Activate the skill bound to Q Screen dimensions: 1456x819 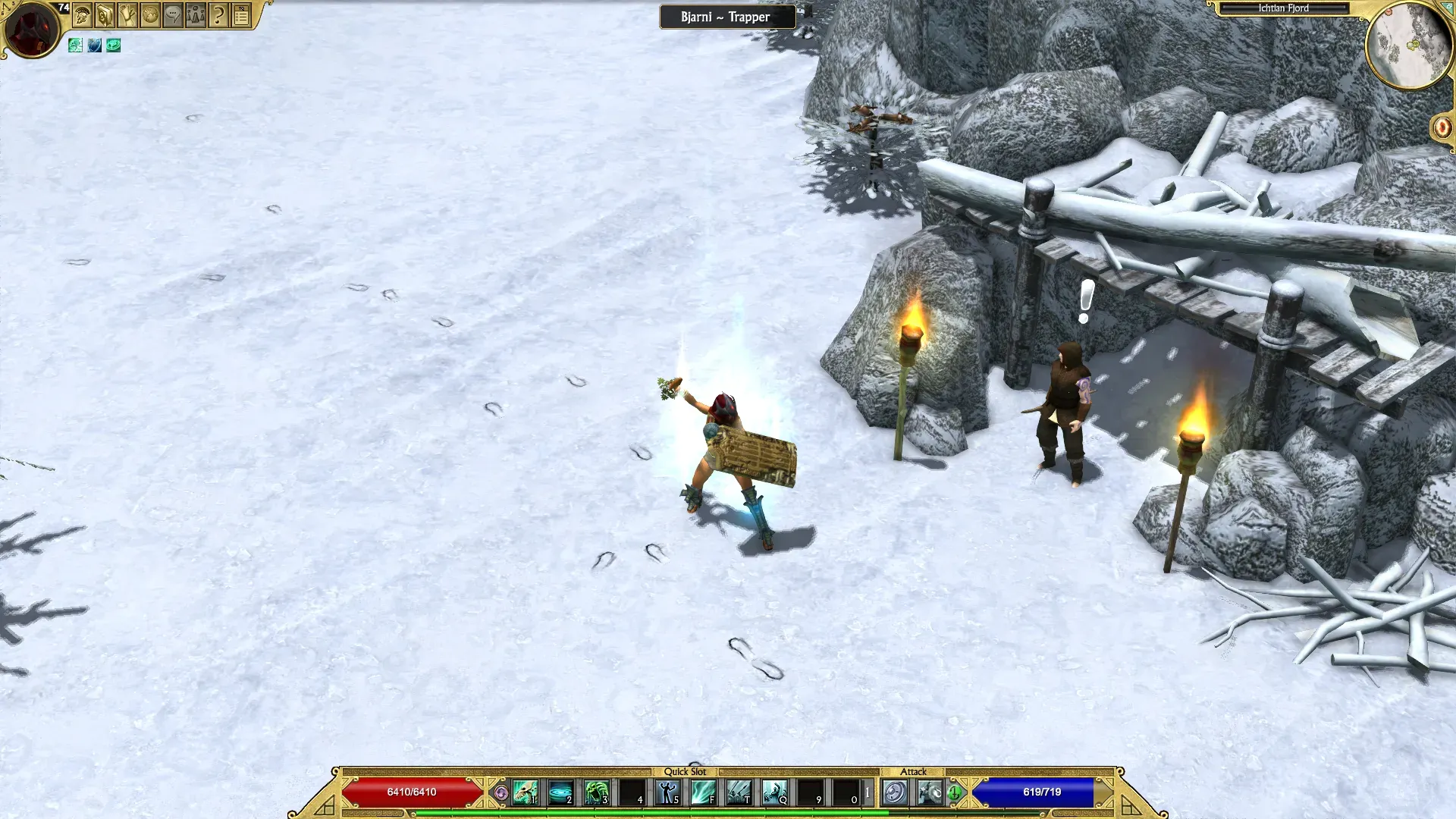pyautogui.click(x=774, y=792)
